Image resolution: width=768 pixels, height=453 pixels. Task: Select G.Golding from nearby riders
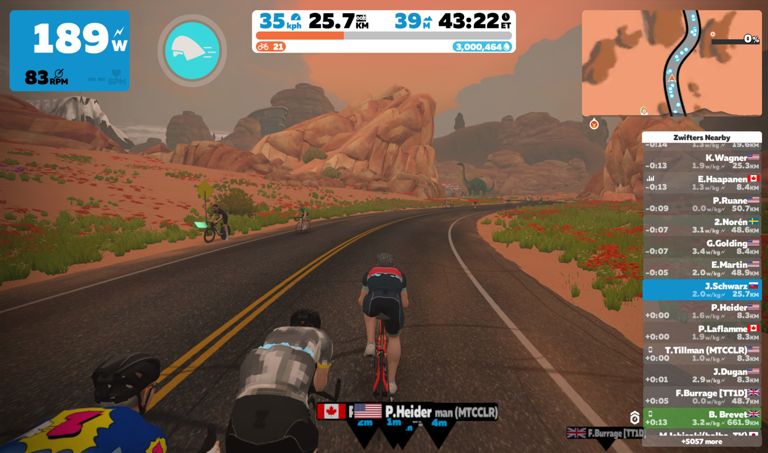(x=702, y=246)
